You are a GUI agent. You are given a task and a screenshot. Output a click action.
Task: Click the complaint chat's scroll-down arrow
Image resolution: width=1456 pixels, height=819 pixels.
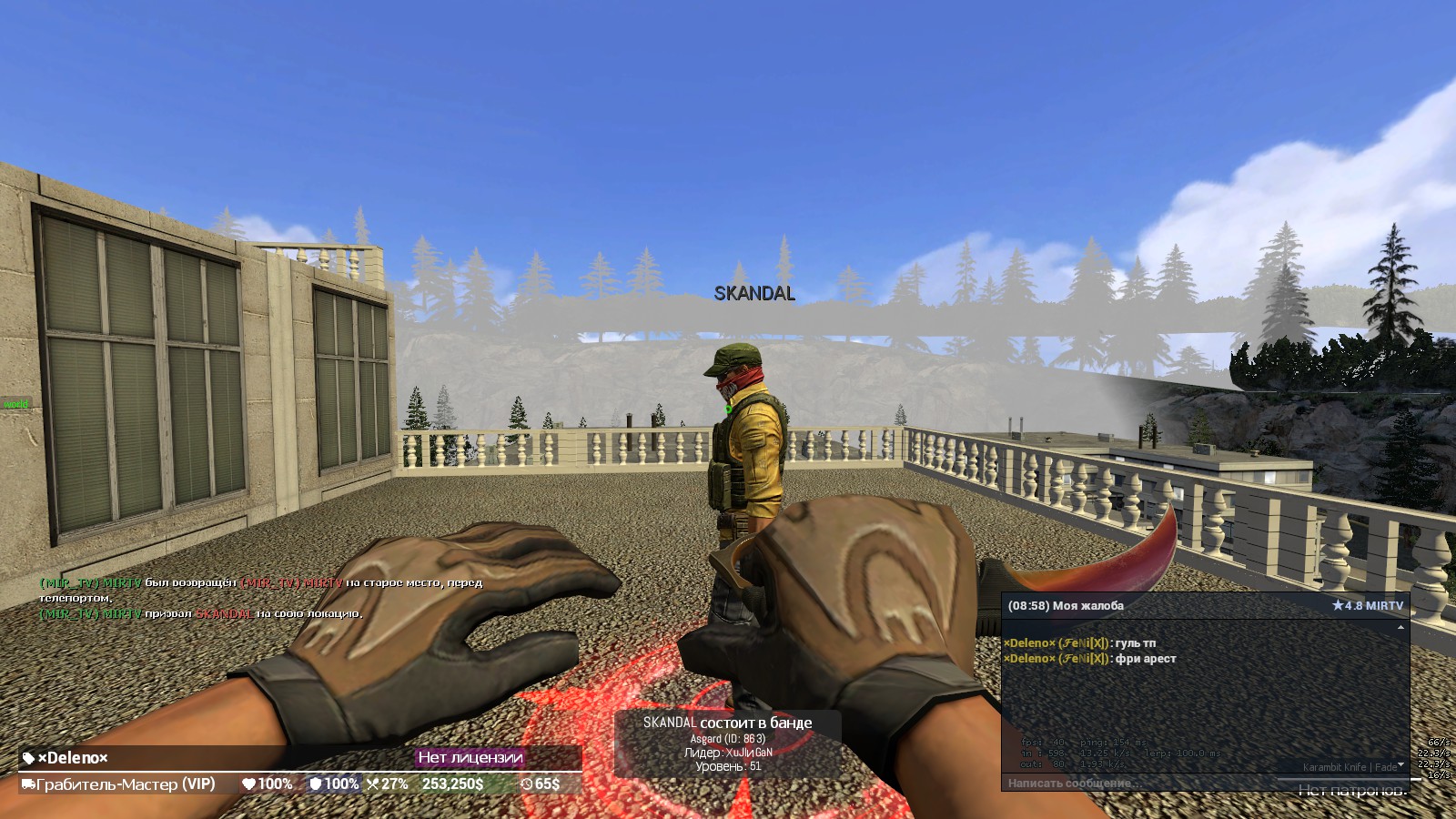coord(1400,765)
